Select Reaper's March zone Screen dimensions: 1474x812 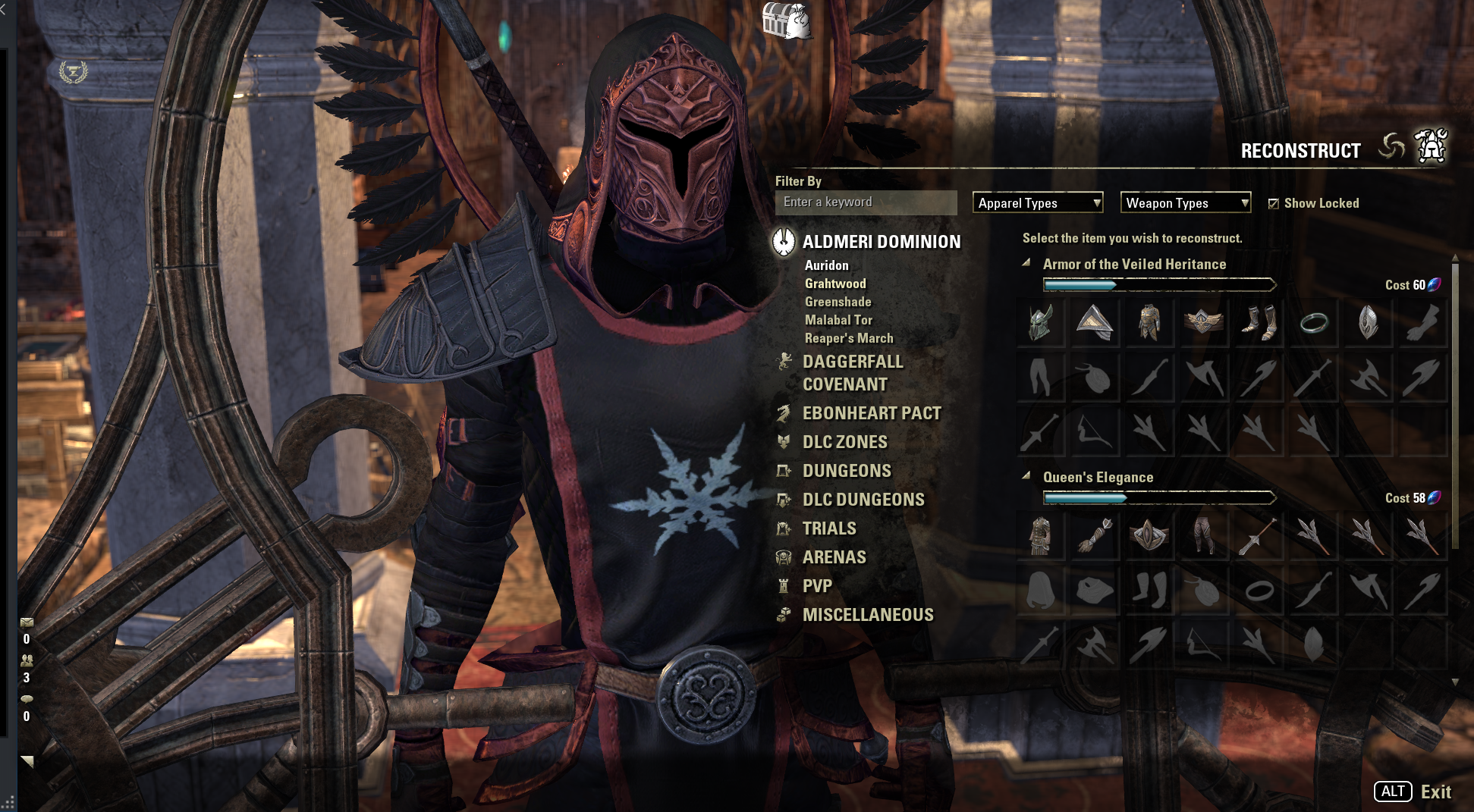point(848,338)
